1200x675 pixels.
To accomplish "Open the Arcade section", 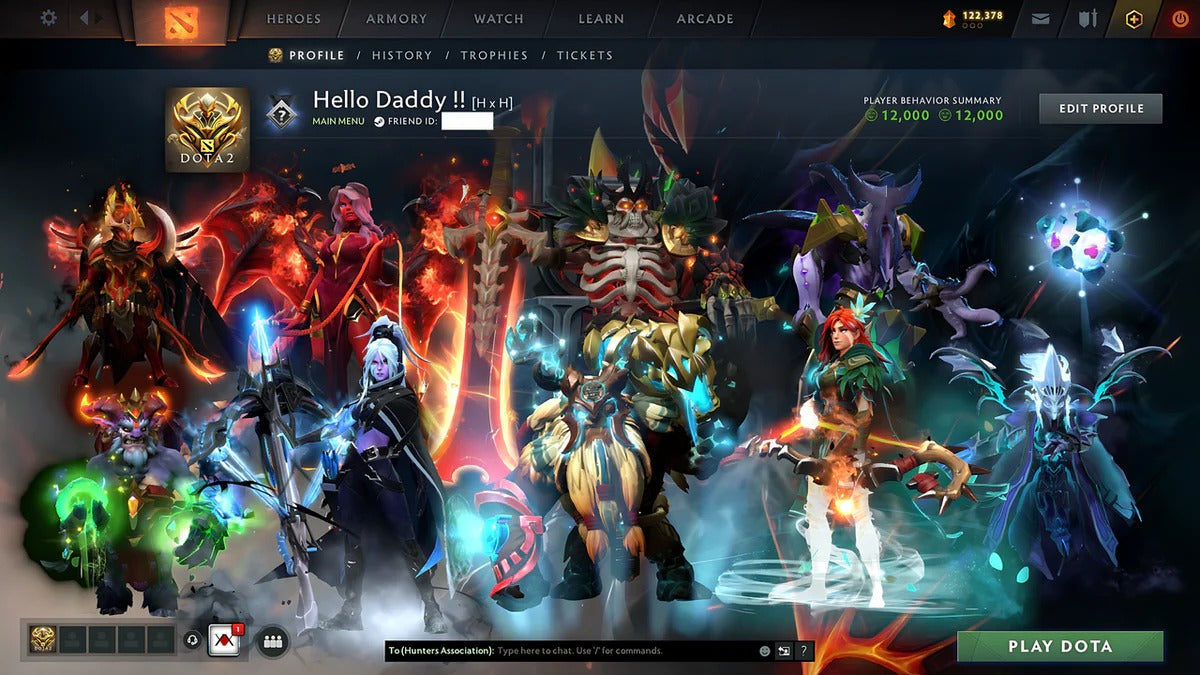I will tap(705, 19).
